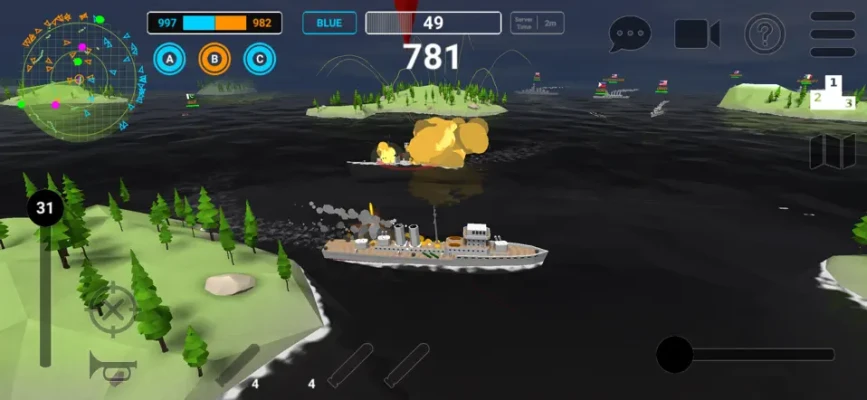Screen dimensions: 867x400
Task: Select capture point B
Action: [x=214, y=60]
